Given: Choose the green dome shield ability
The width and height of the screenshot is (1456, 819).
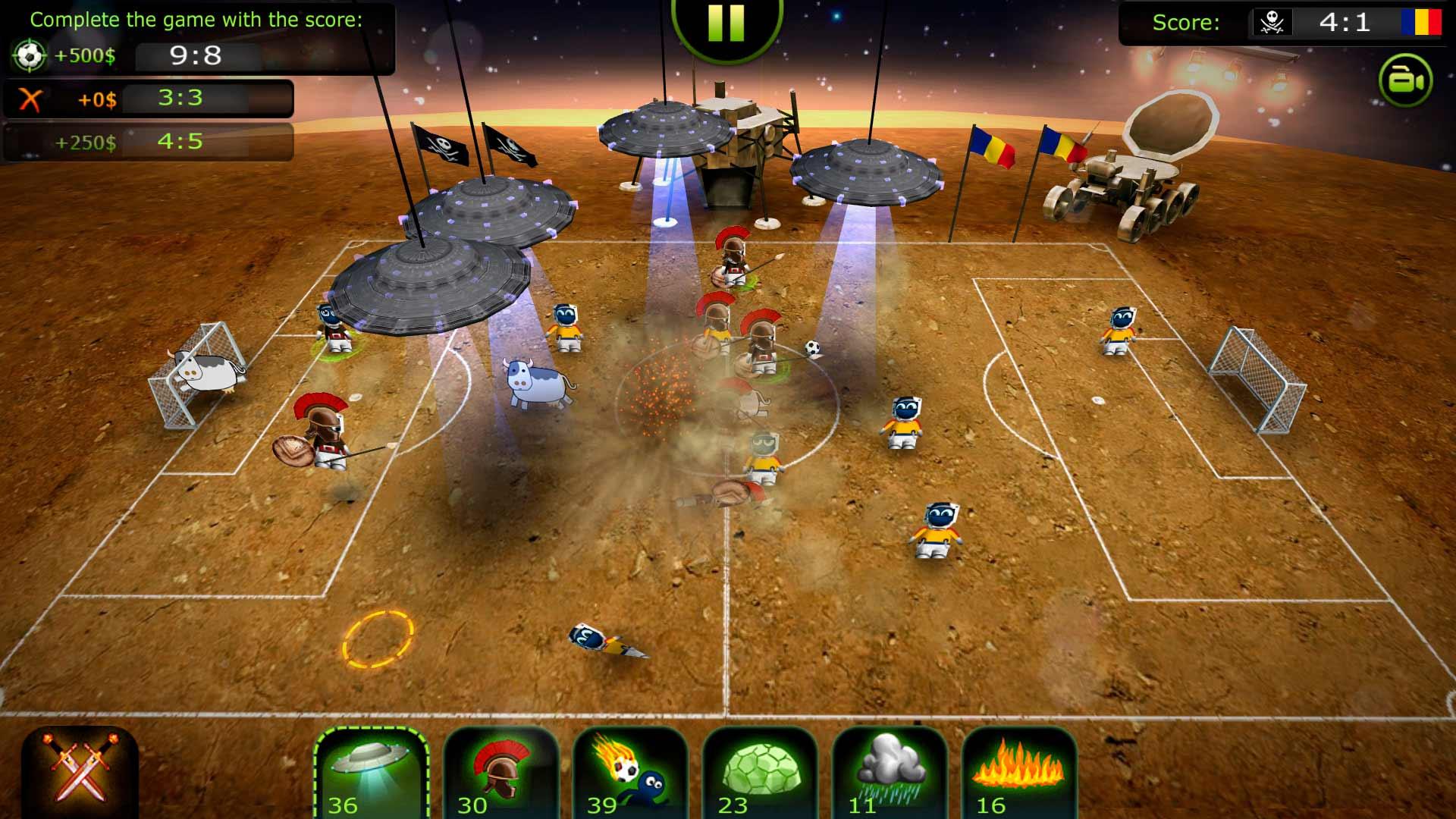Looking at the screenshot, I should pyautogui.click(x=760, y=773).
